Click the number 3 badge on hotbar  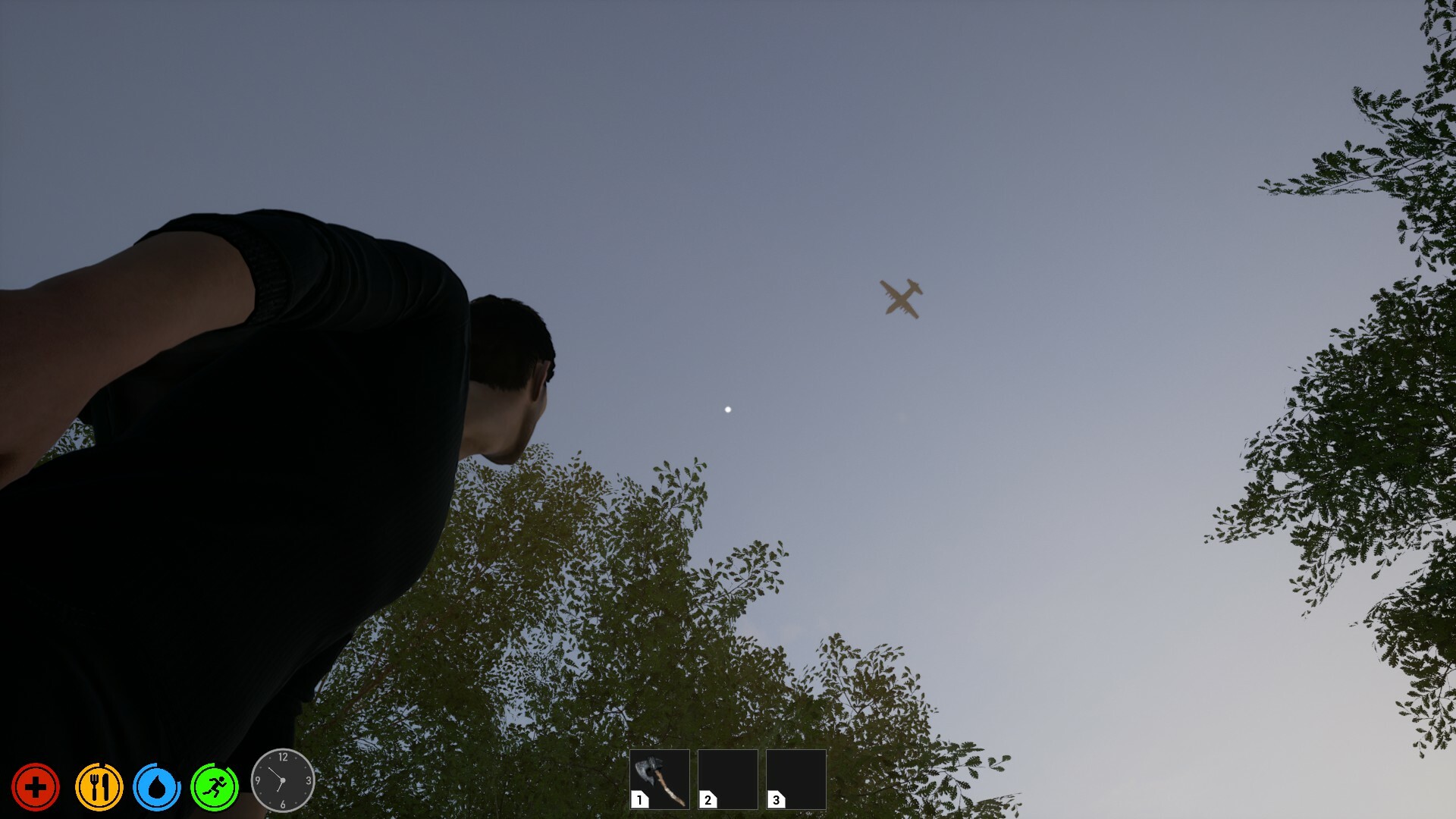pyautogui.click(x=776, y=799)
